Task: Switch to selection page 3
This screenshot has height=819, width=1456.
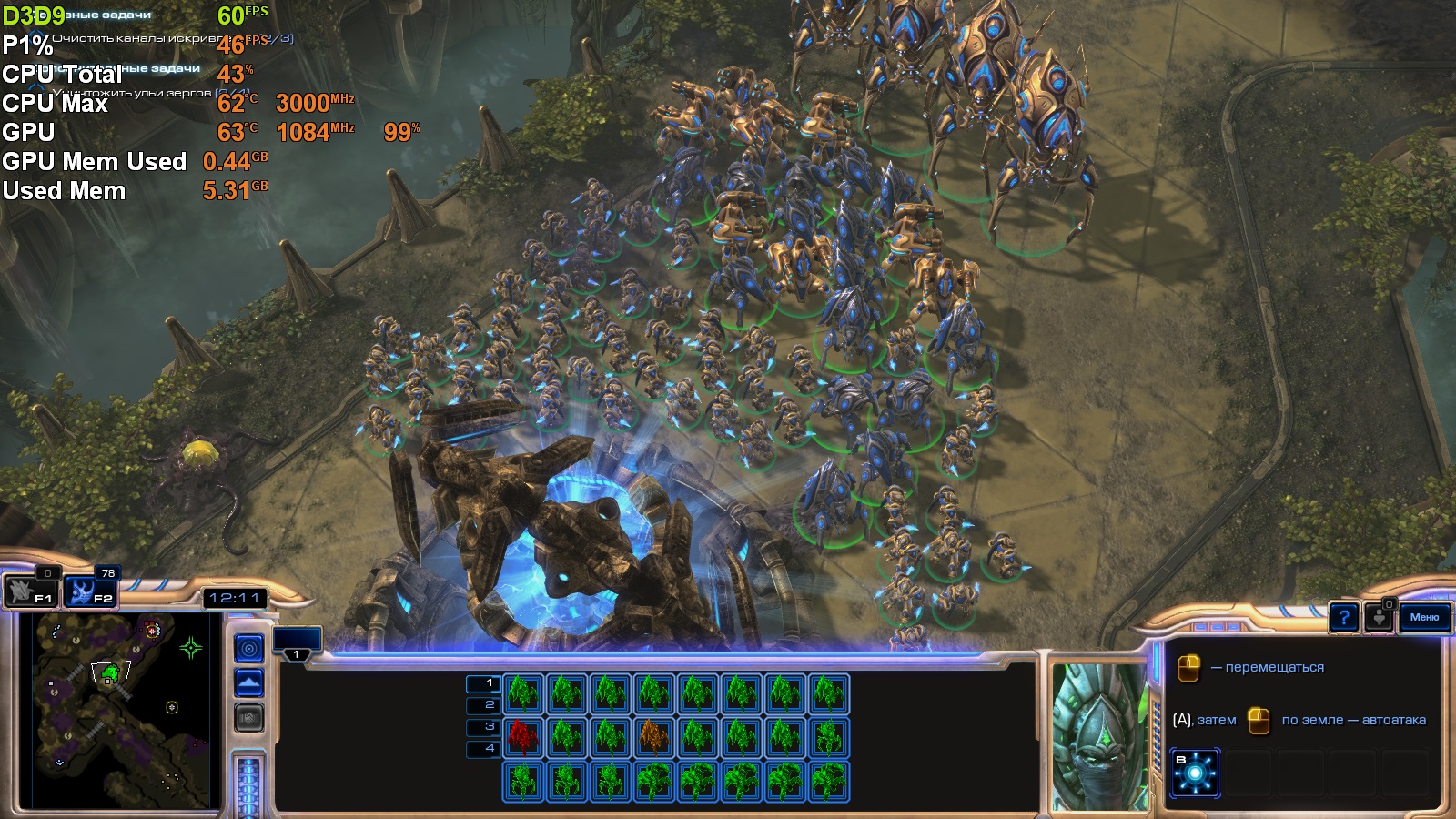Action: tap(482, 727)
